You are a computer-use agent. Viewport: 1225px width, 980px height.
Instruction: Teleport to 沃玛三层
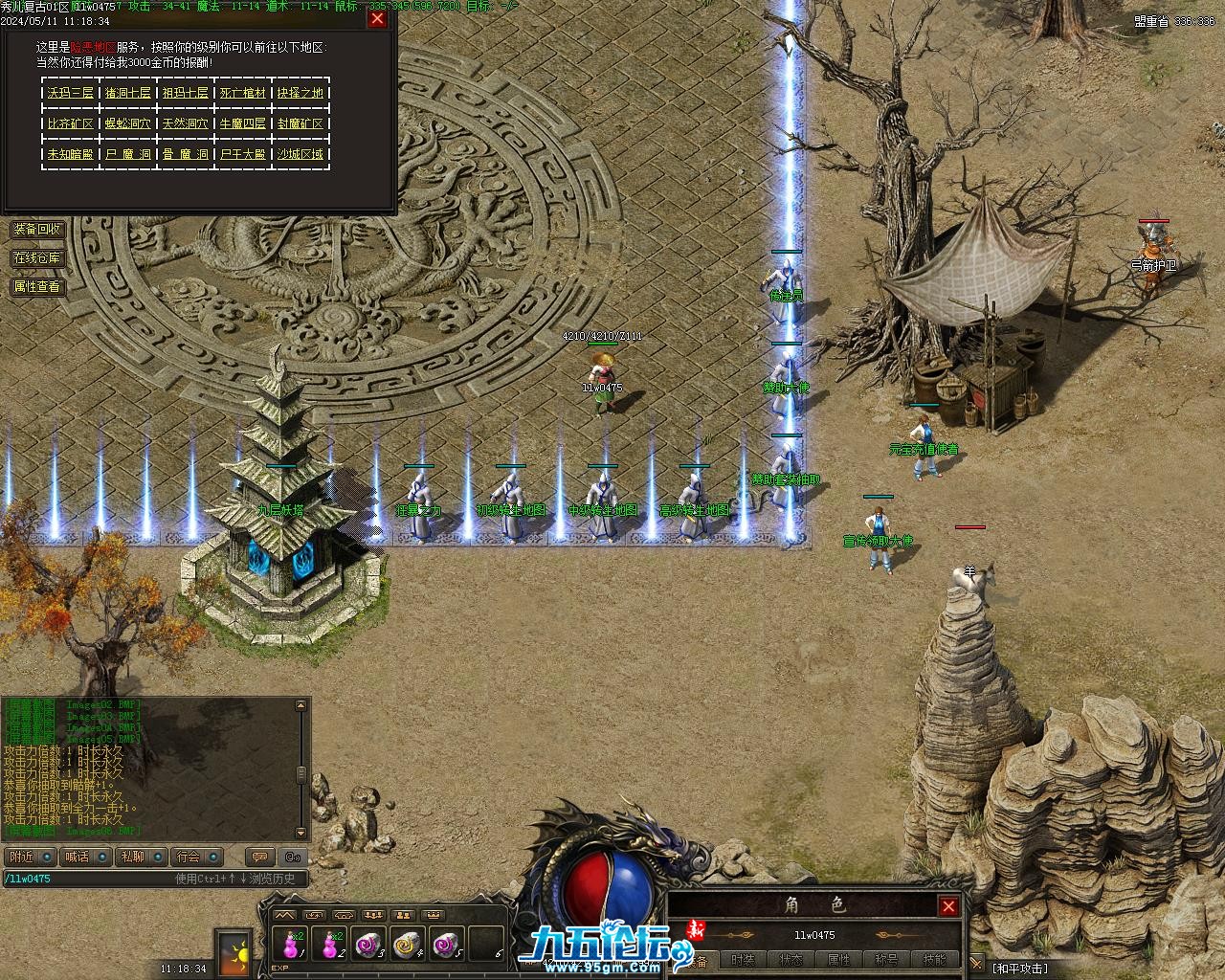(71, 93)
